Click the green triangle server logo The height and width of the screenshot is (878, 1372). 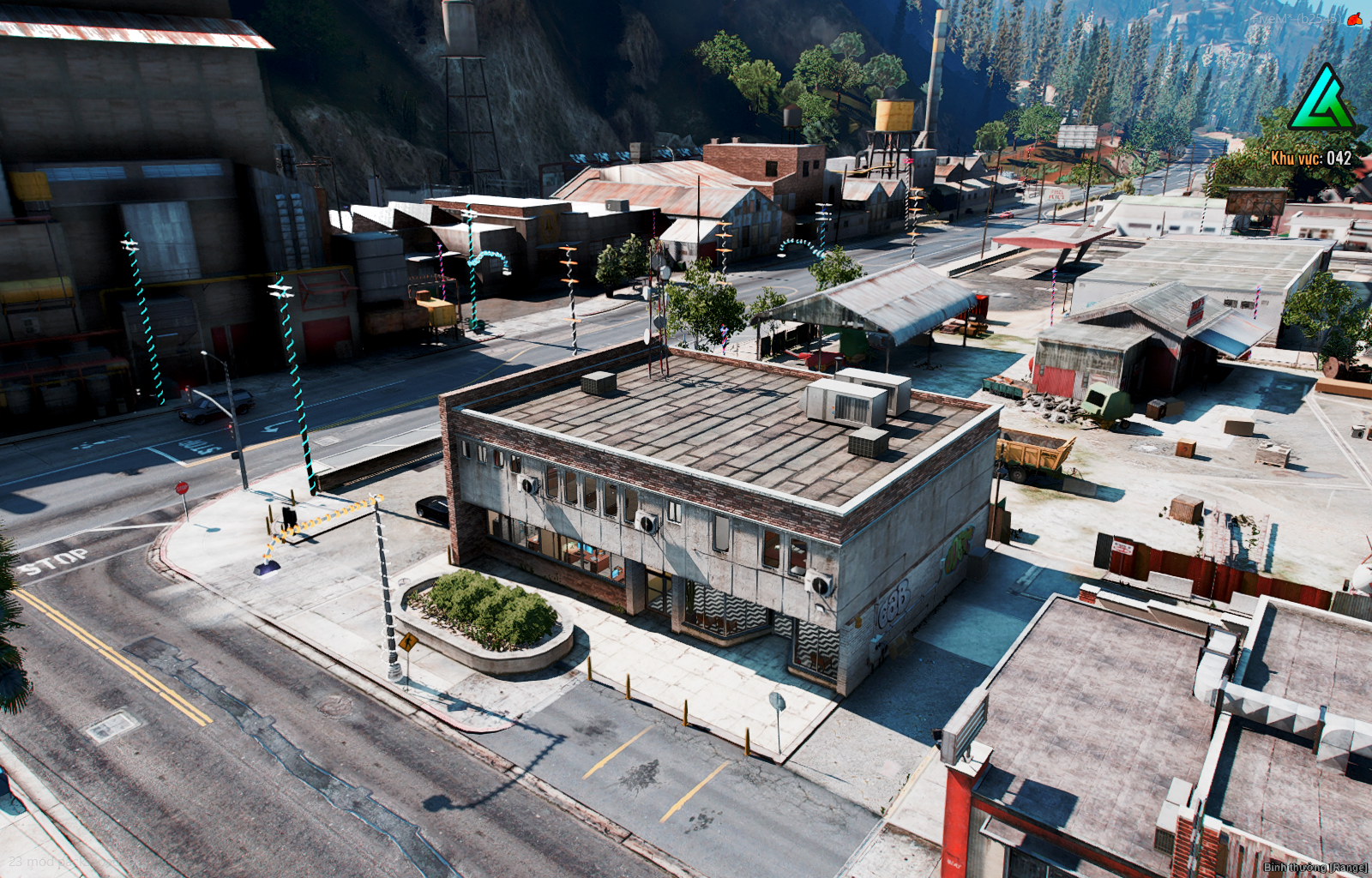(x=1321, y=99)
